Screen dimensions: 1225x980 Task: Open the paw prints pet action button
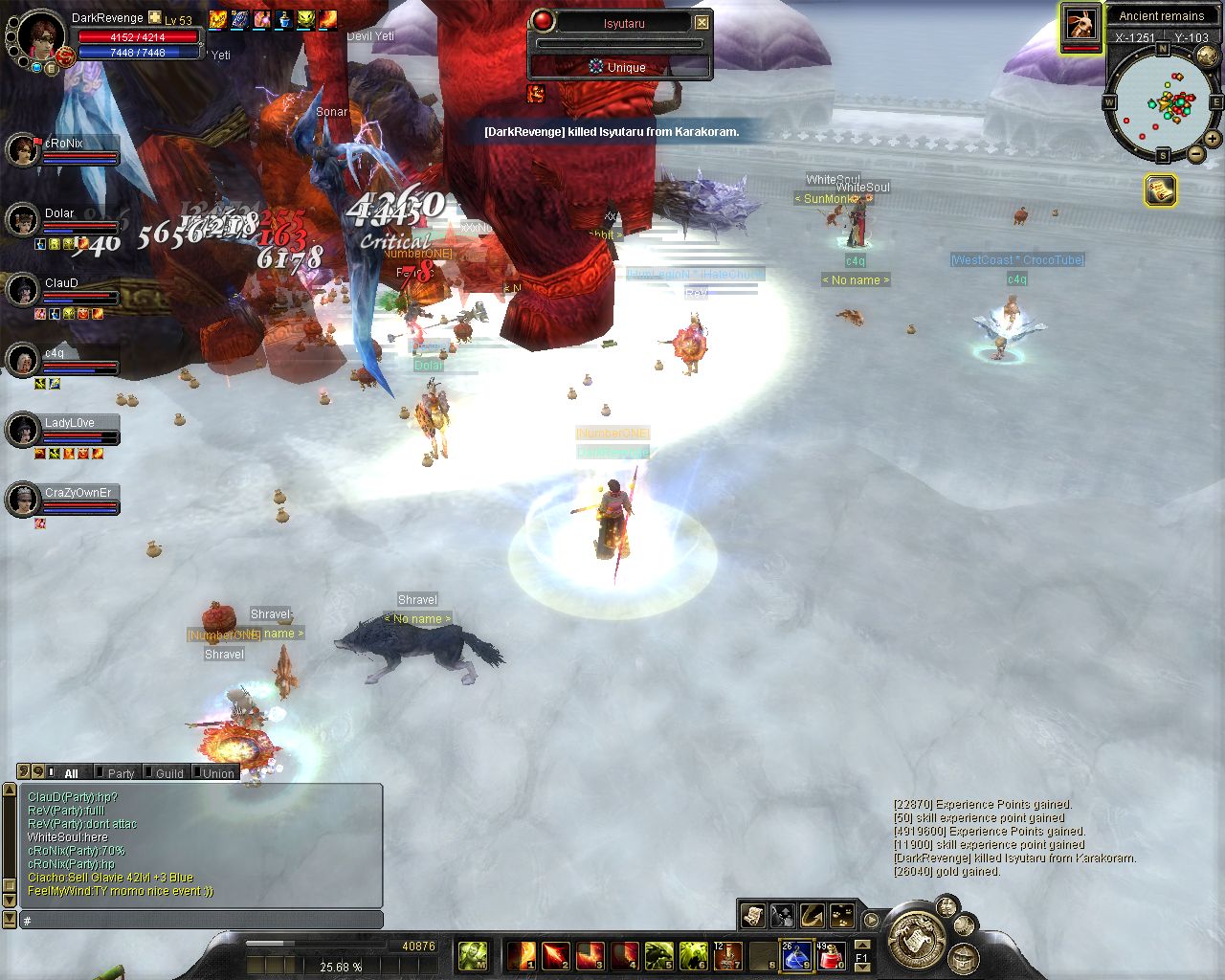pos(842,916)
